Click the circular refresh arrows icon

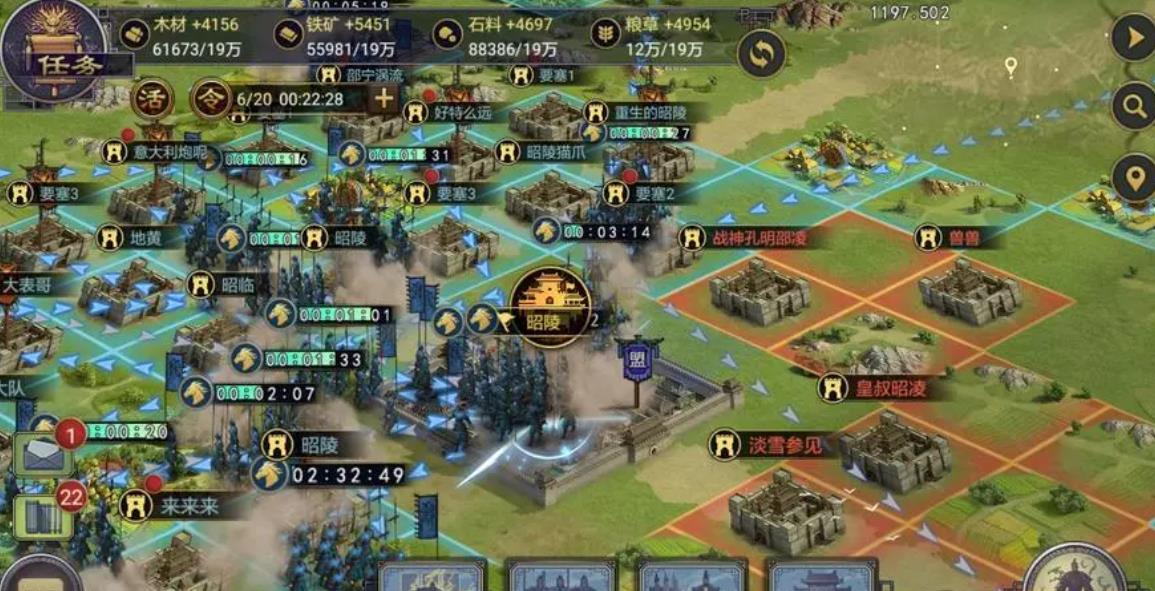click(761, 54)
